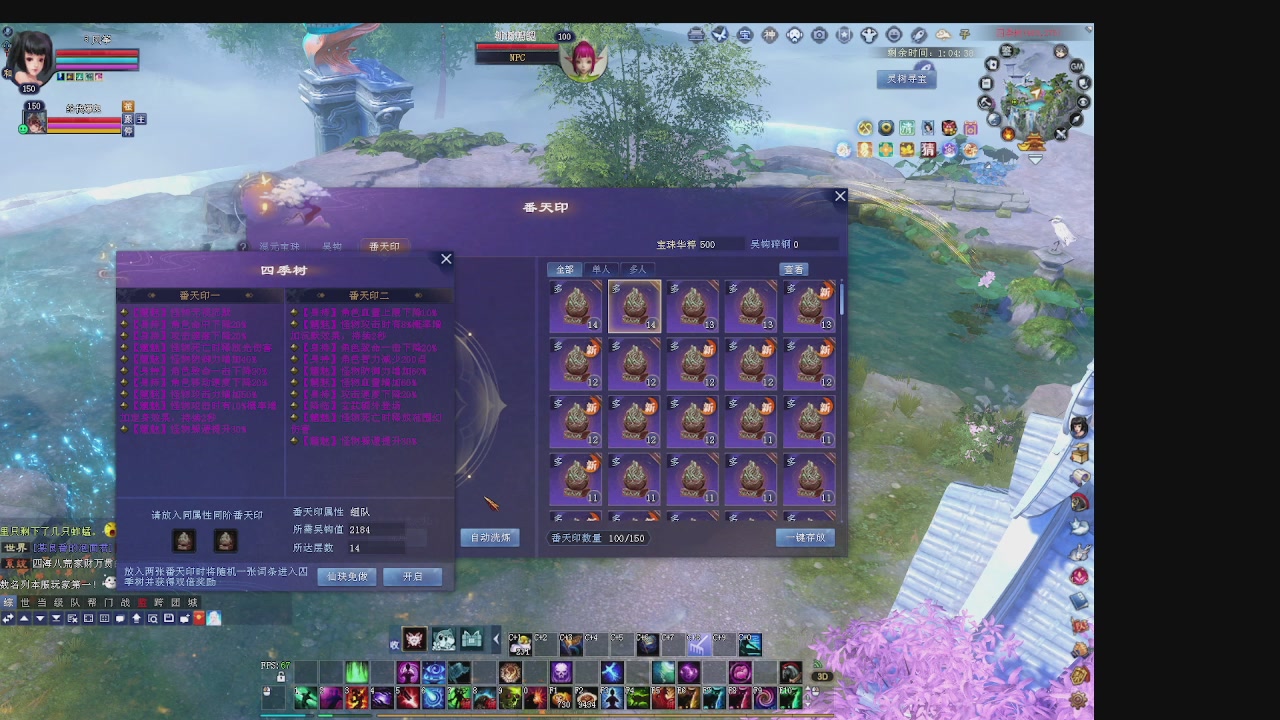Open the flame event icon left of the minimap
This screenshot has height=720, width=1280.
coord(1008,134)
